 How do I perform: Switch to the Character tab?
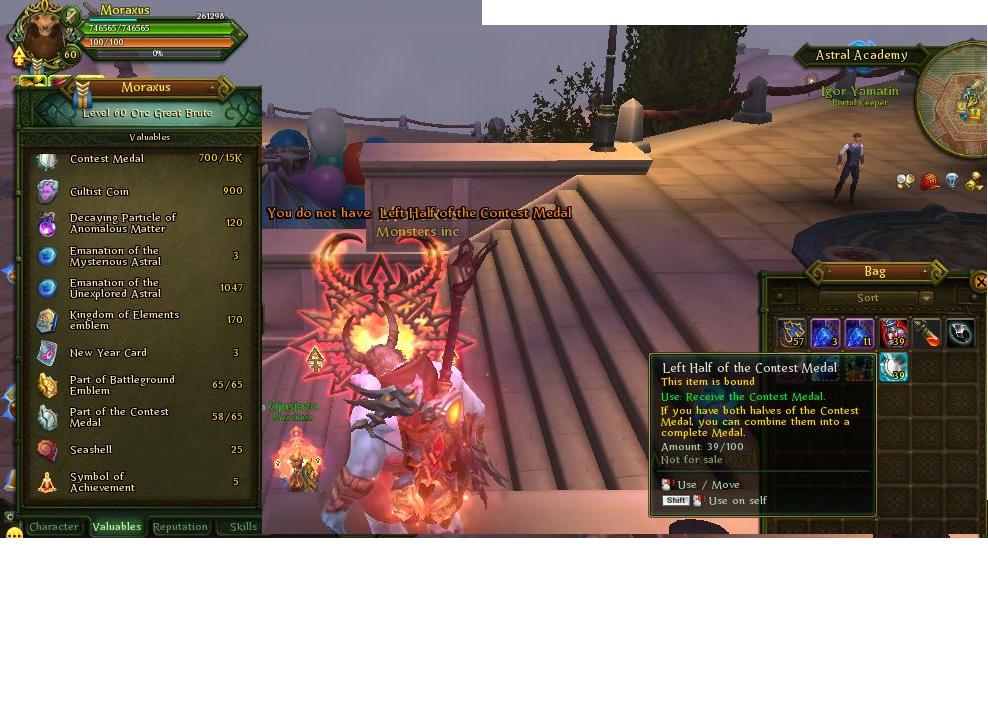click(54, 527)
